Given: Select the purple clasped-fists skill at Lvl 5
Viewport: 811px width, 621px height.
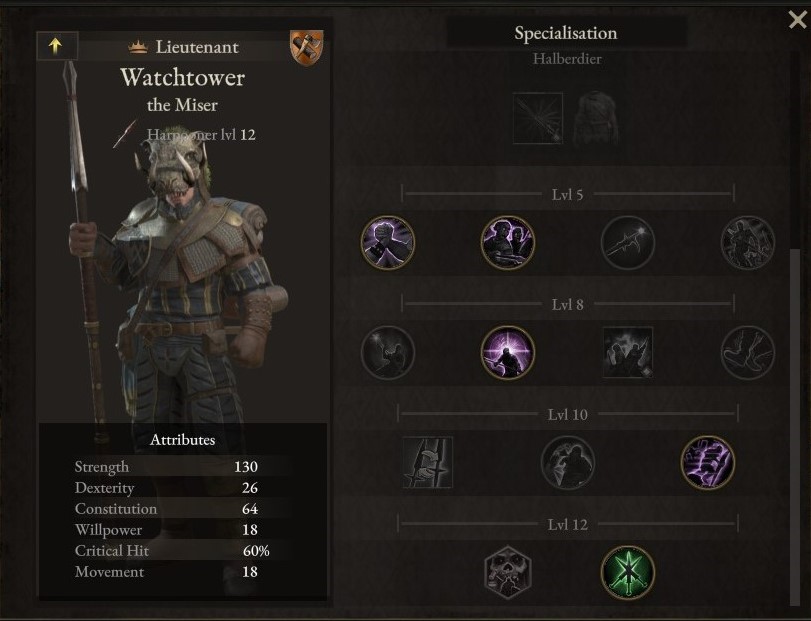Looking at the screenshot, I should [388, 243].
